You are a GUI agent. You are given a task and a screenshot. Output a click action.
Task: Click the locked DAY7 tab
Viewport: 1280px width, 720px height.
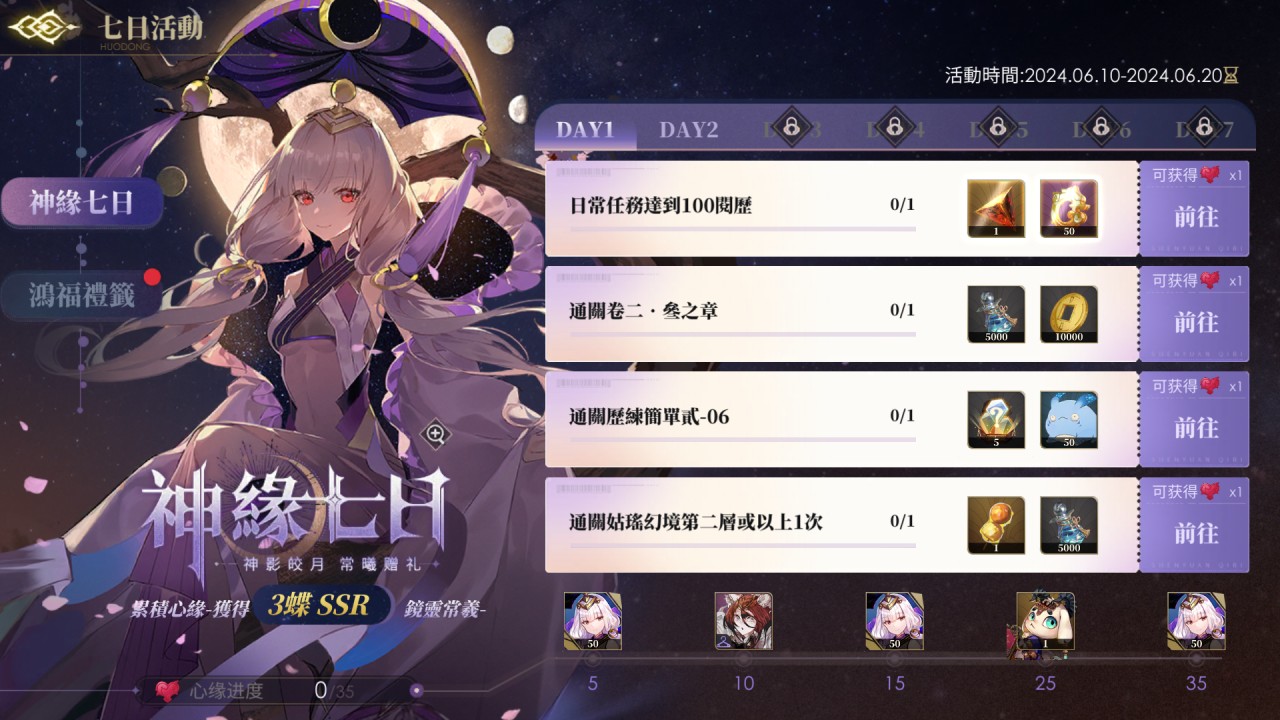click(x=1203, y=128)
